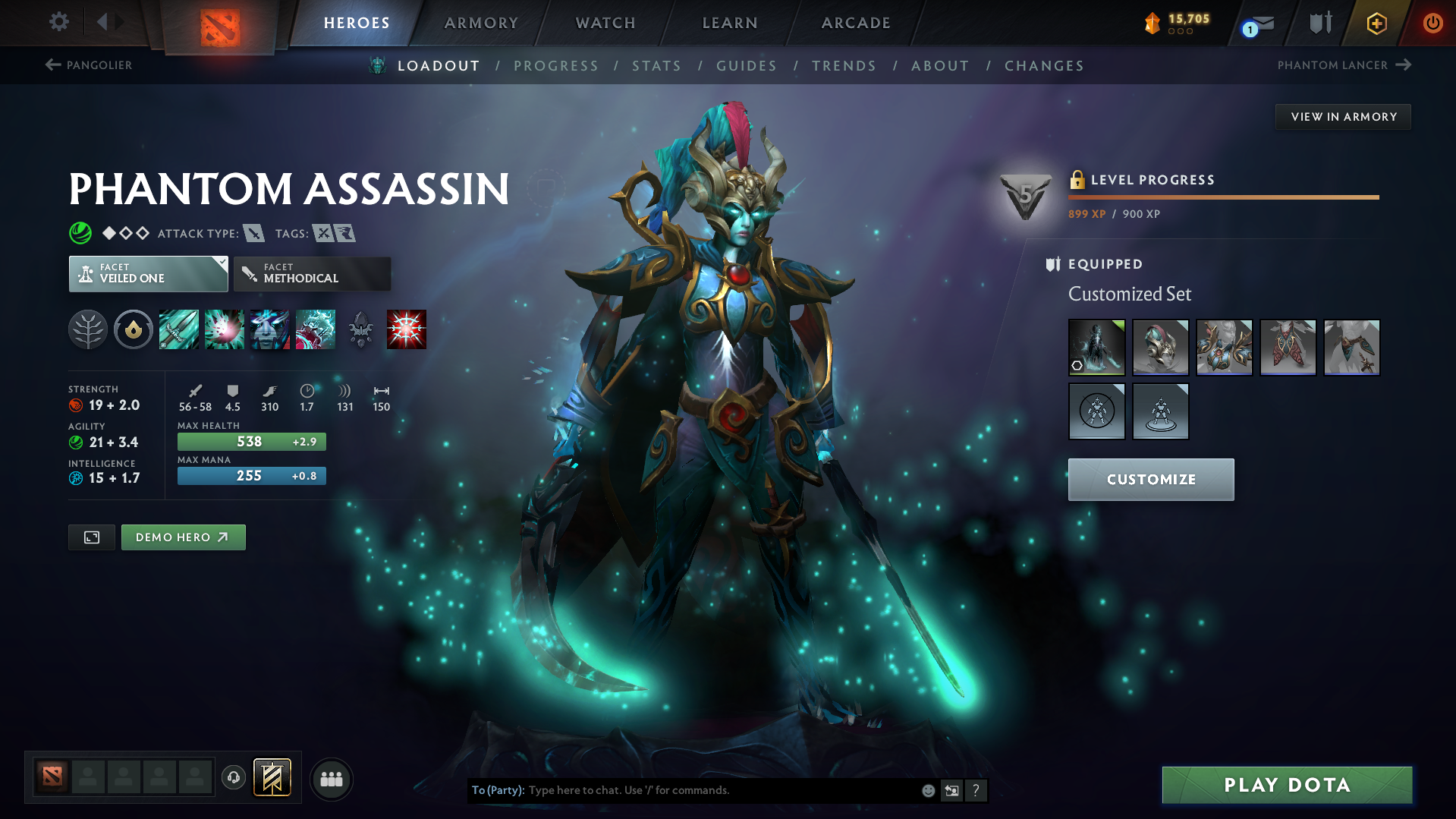
Task: View this hero set in Armory
Action: pyautogui.click(x=1343, y=117)
